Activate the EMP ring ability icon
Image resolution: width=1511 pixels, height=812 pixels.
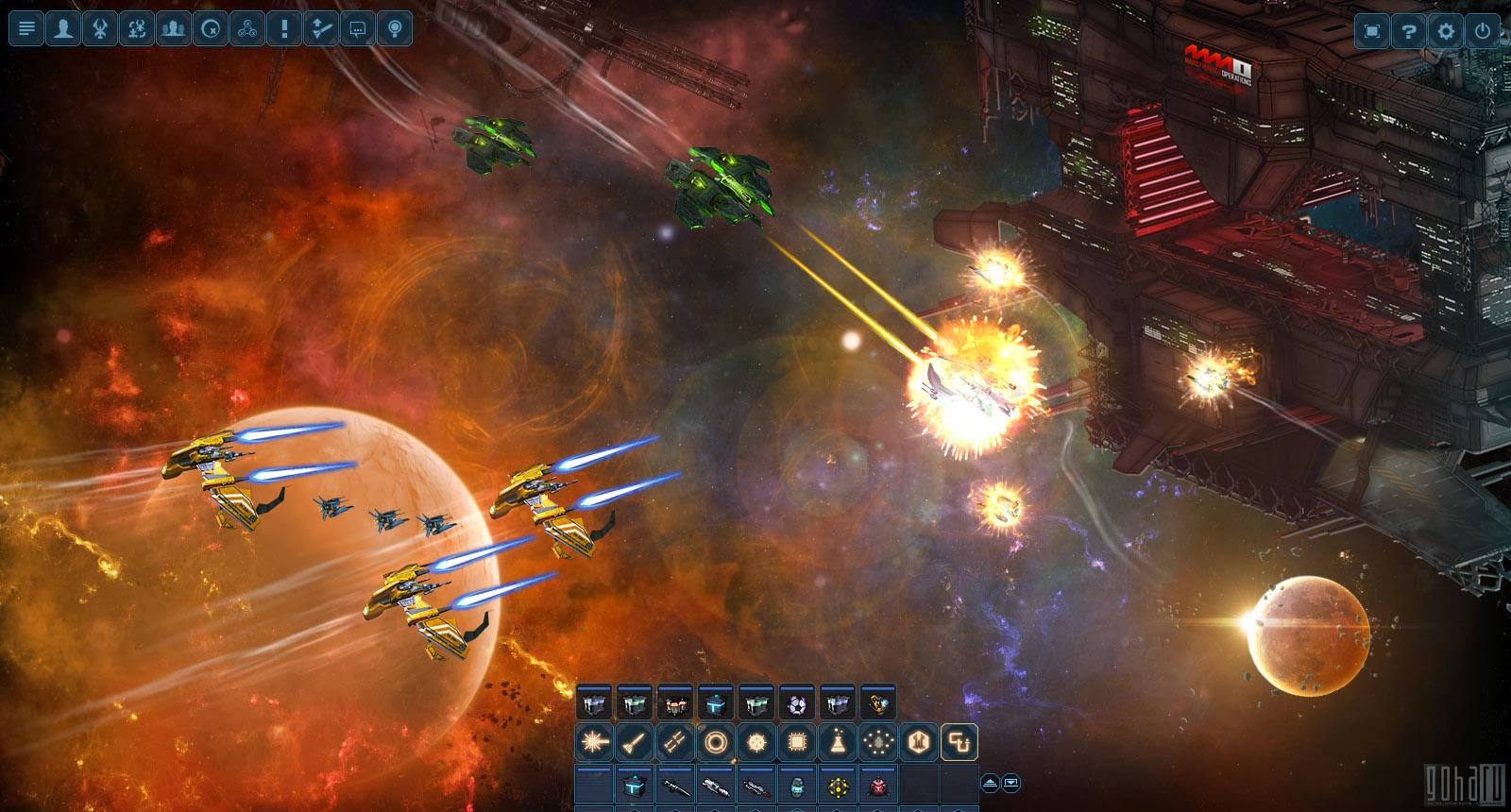click(x=716, y=743)
